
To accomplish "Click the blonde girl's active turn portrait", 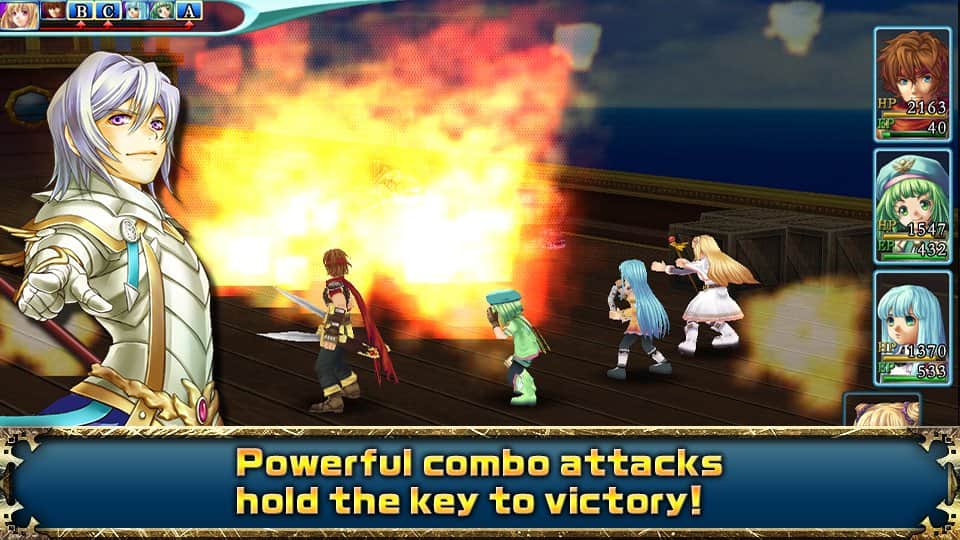I will pos(20,13).
